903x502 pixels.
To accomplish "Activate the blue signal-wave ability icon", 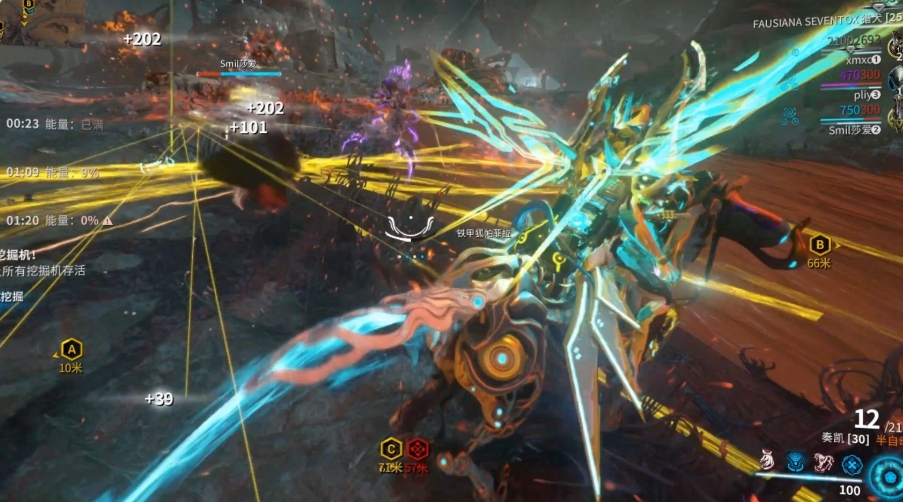I will 796,462.
